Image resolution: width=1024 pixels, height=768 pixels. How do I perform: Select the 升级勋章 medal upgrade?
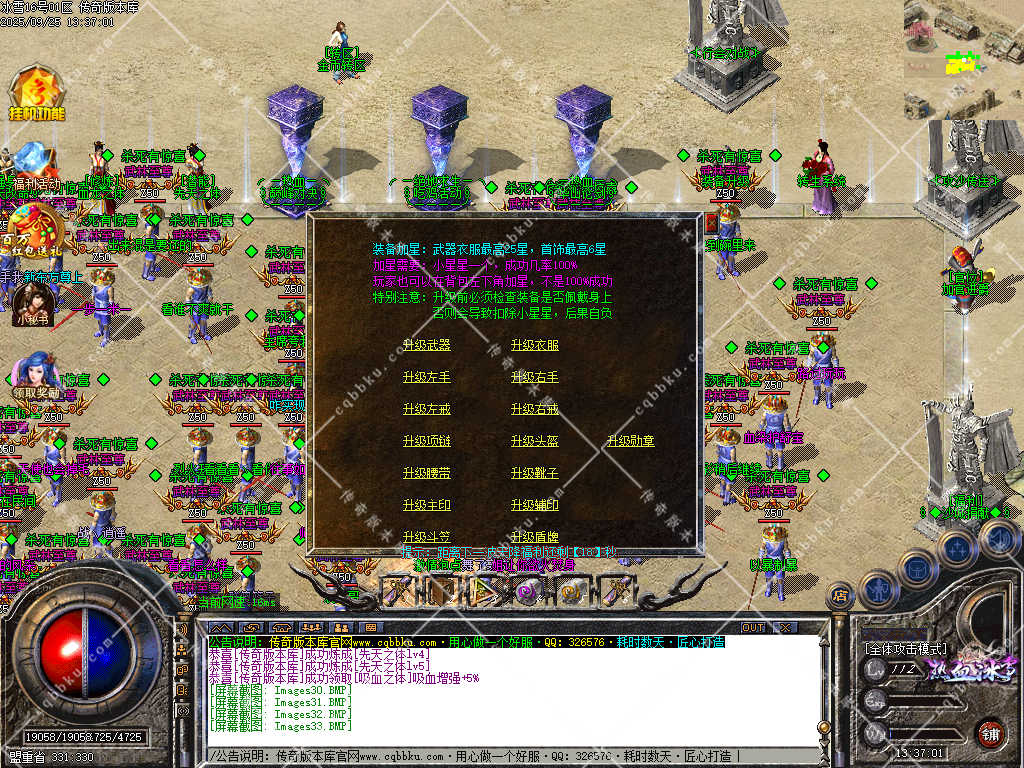point(631,441)
